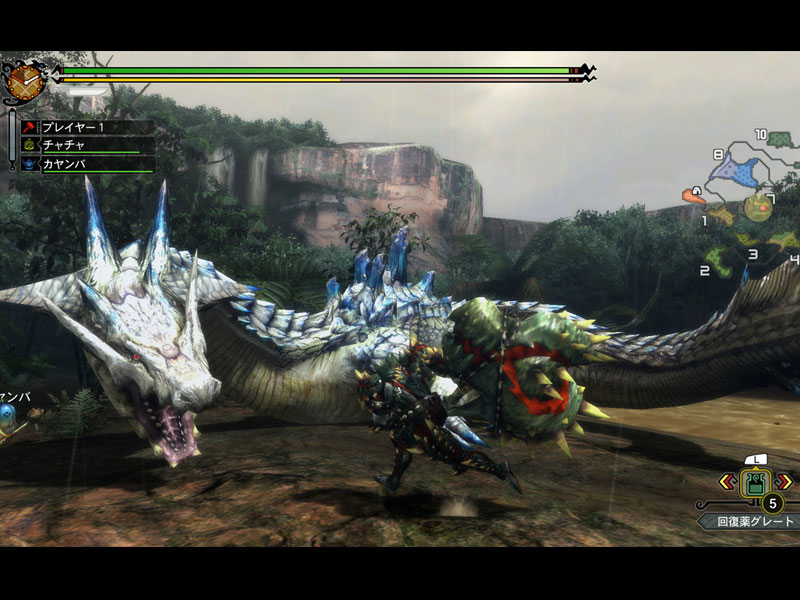Viewport: 800px width, 600px height.
Task: Select the カヤンバ companion row
Action: tap(88, 164)
